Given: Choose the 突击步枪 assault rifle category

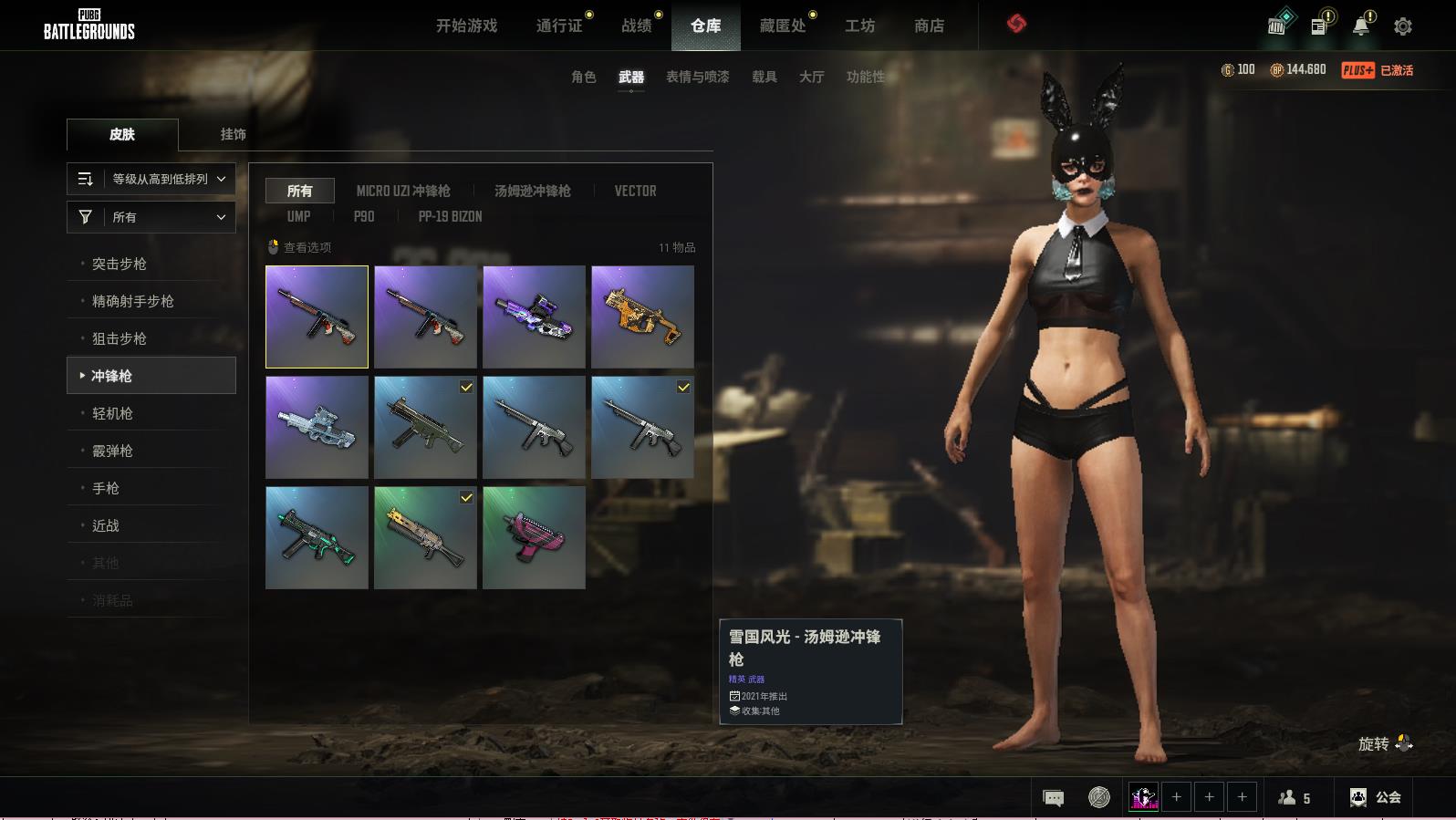Looking at the screenshot, I should pos(120,264).
